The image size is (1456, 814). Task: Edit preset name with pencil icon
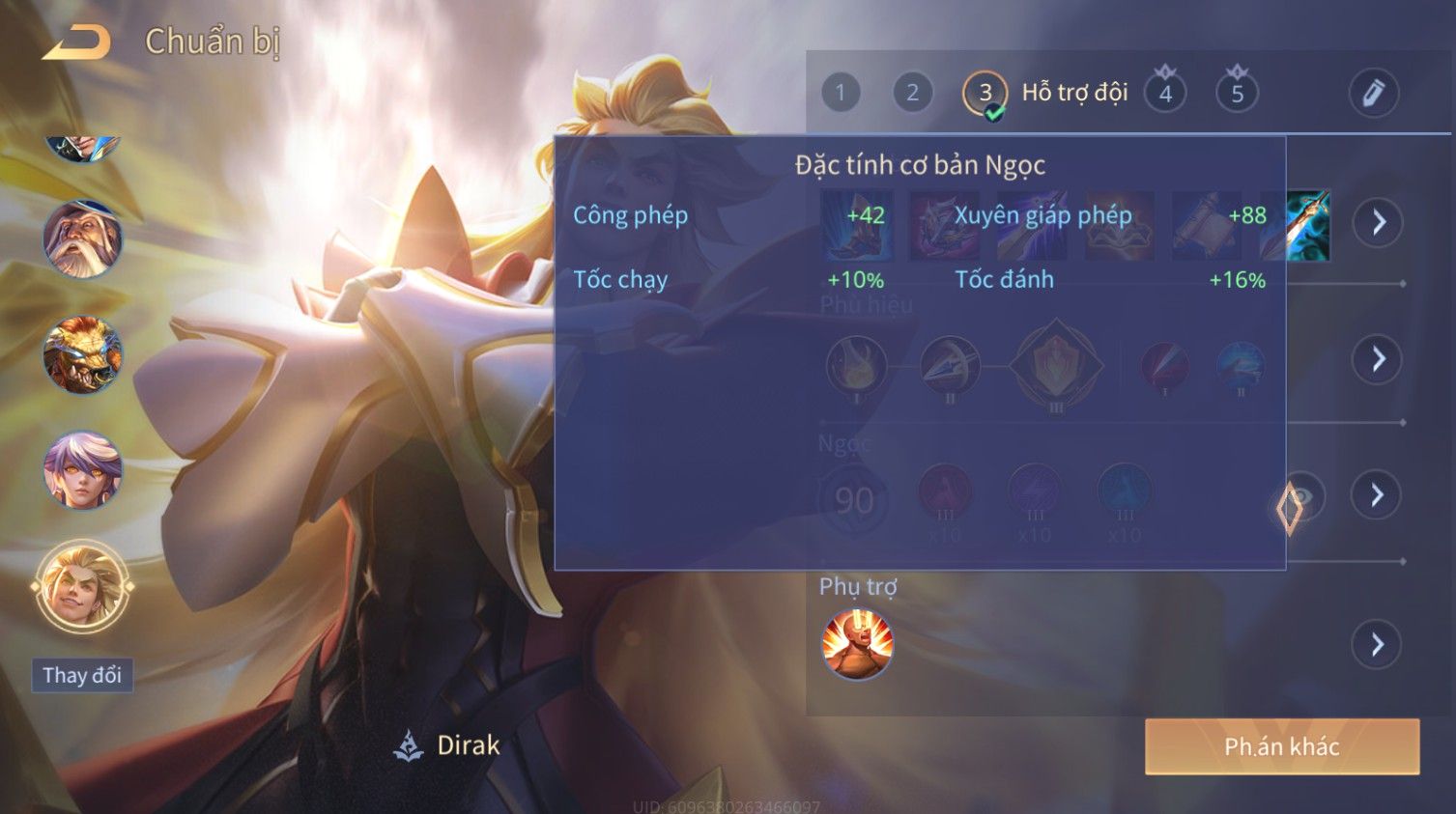[x=1373, y=93]
